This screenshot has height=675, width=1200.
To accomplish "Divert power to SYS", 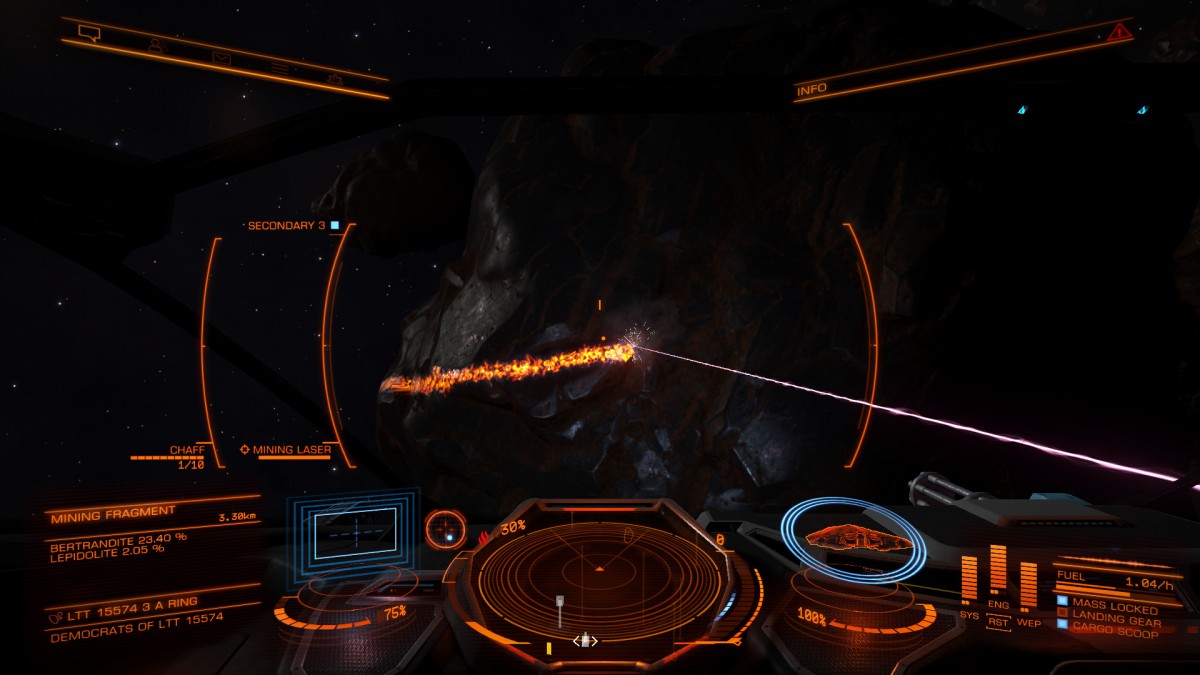I will pos(969,615).
